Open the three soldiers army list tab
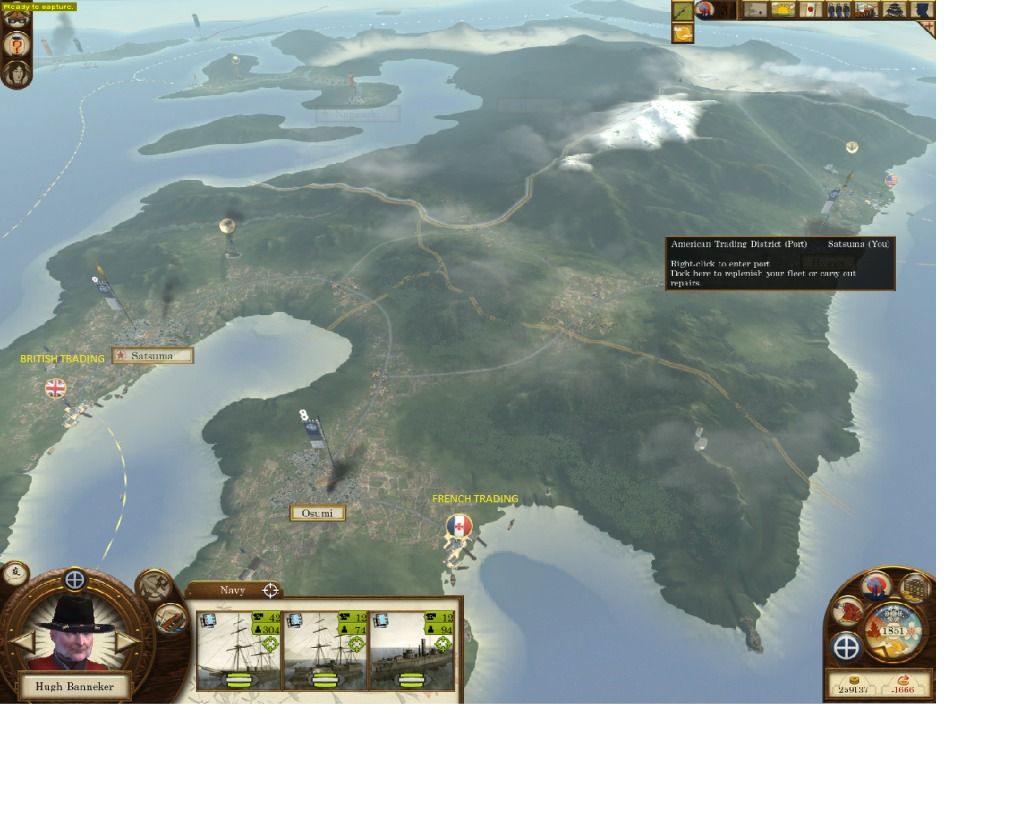Image resolution: width=1024 pixels, height=819 pixels. [839, 10]
